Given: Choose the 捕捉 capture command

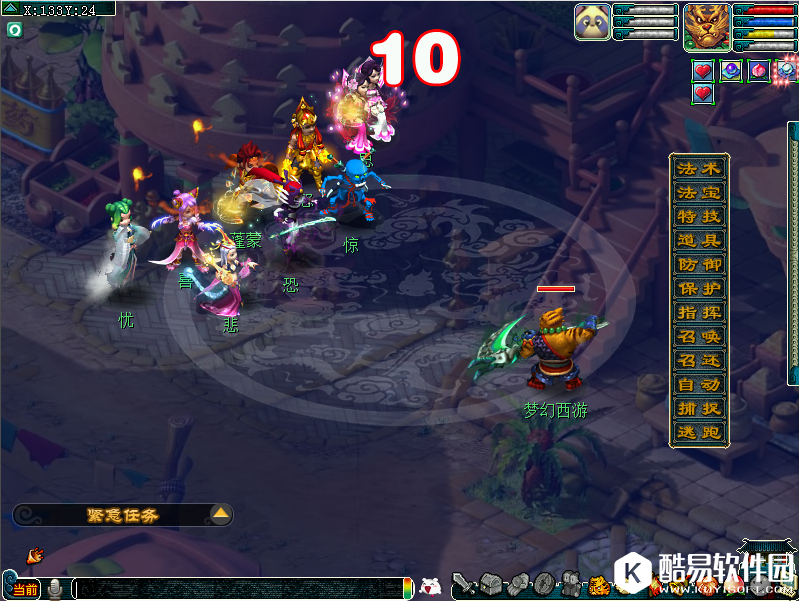Looking at the screenshot, I should [698, 408].
